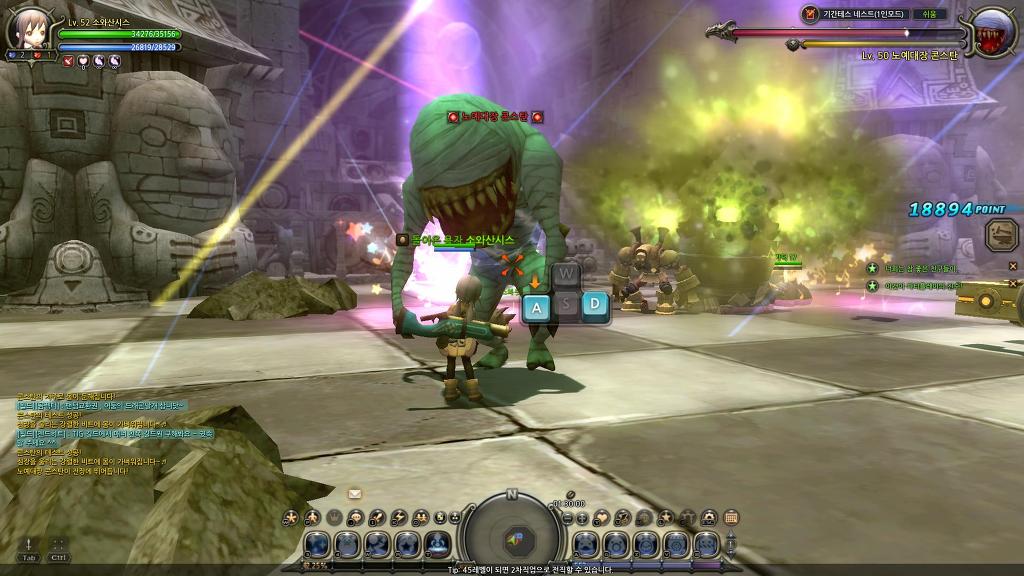Close the second green star notification
Screen dimensions: 1024x576
[1013, 284]
